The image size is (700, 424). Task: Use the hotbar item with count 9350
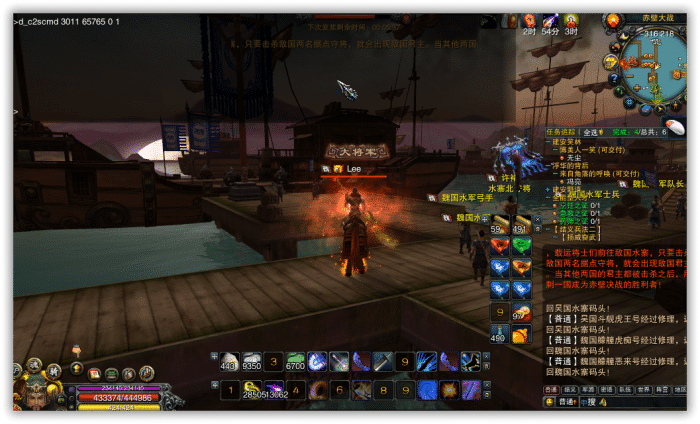point(251,361)
